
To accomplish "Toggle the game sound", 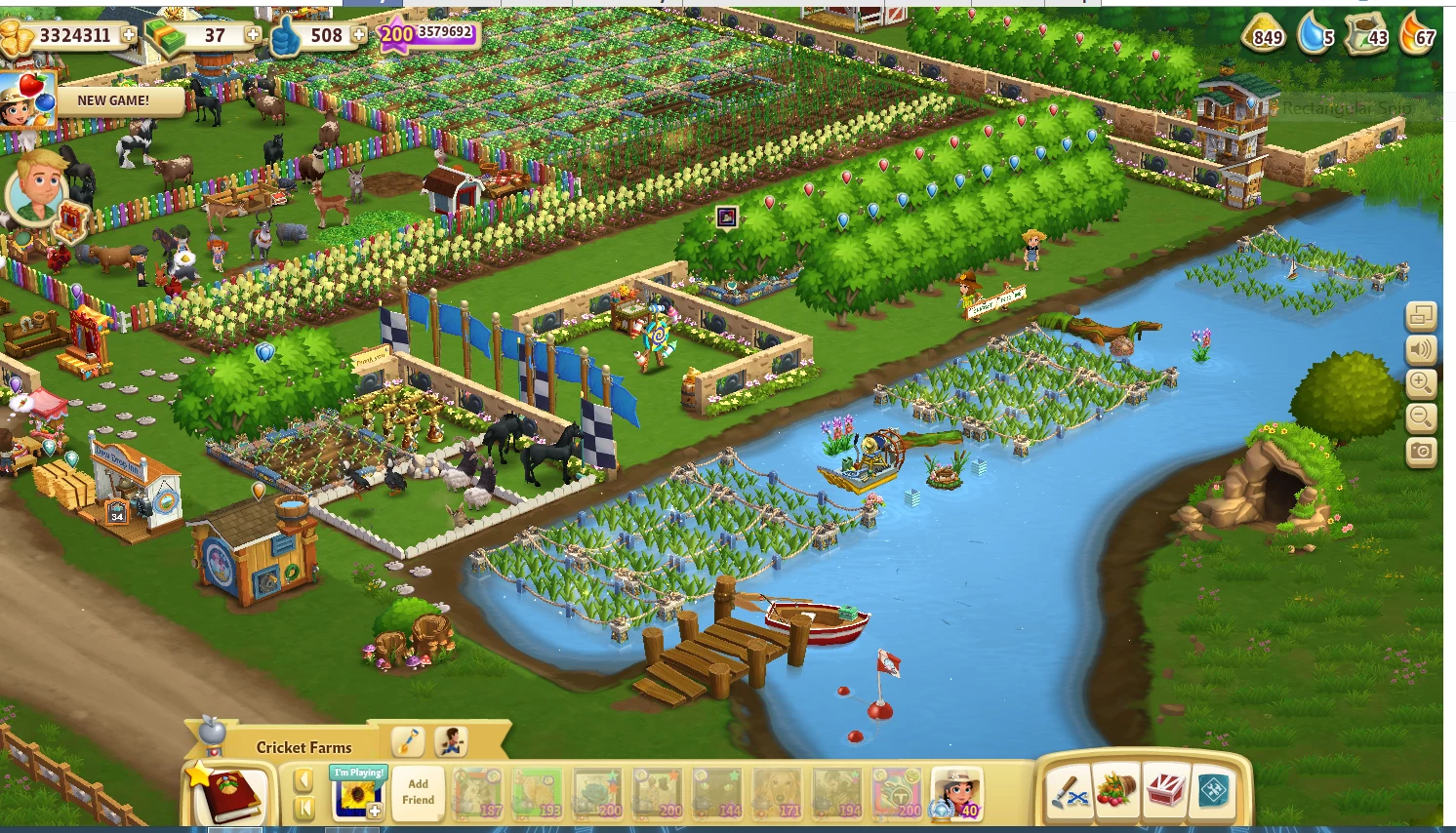I will pos(1421,349).
